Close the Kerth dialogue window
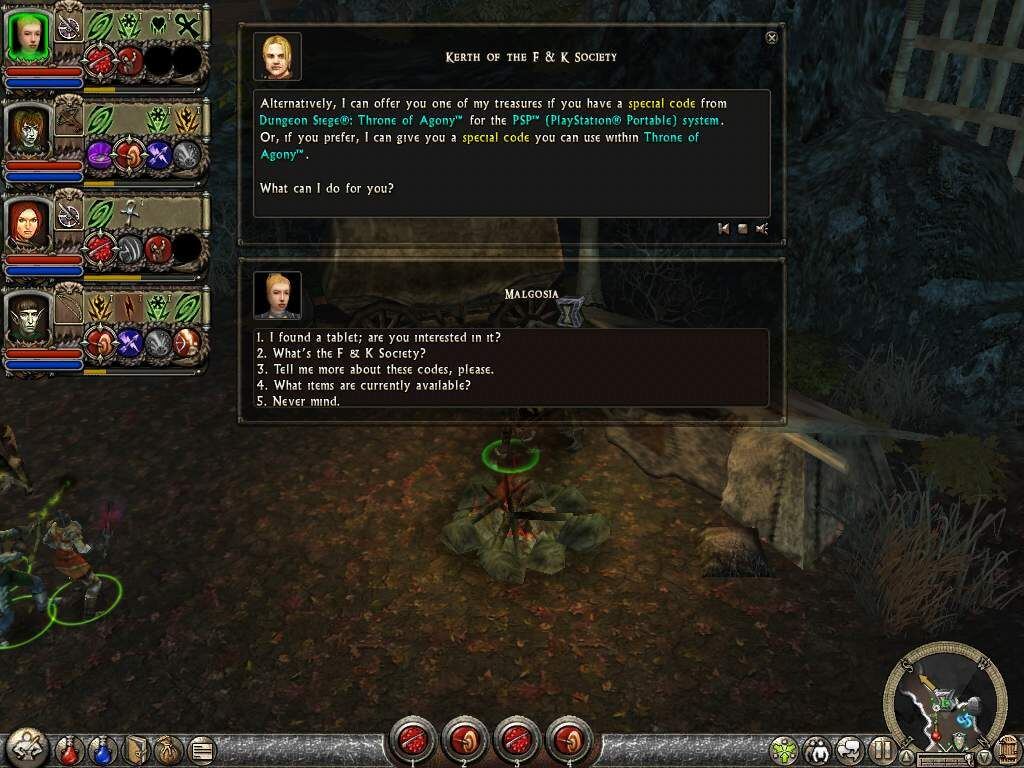The height and width of the screenshot is (768, 1024). coord(771,38)
